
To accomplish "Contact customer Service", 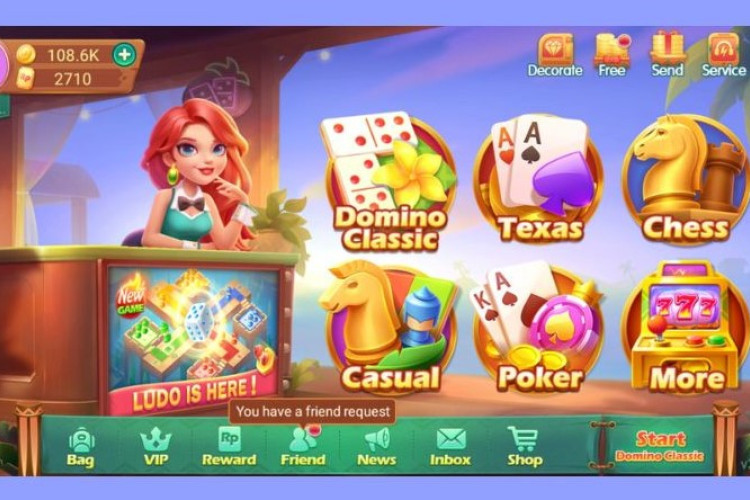I will coord(723,54).
